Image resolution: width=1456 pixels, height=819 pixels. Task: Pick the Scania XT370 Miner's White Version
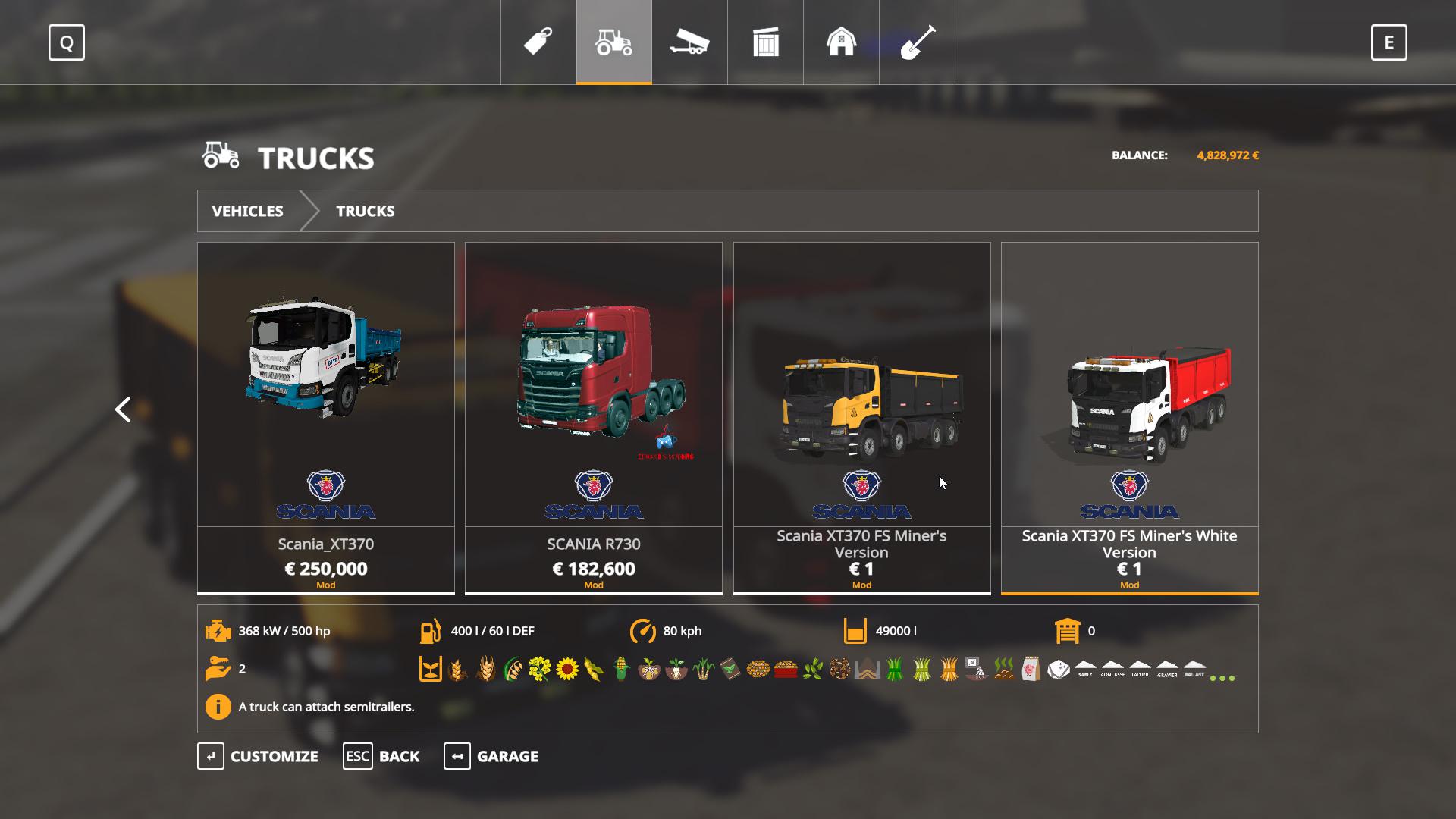[1129, 417]
